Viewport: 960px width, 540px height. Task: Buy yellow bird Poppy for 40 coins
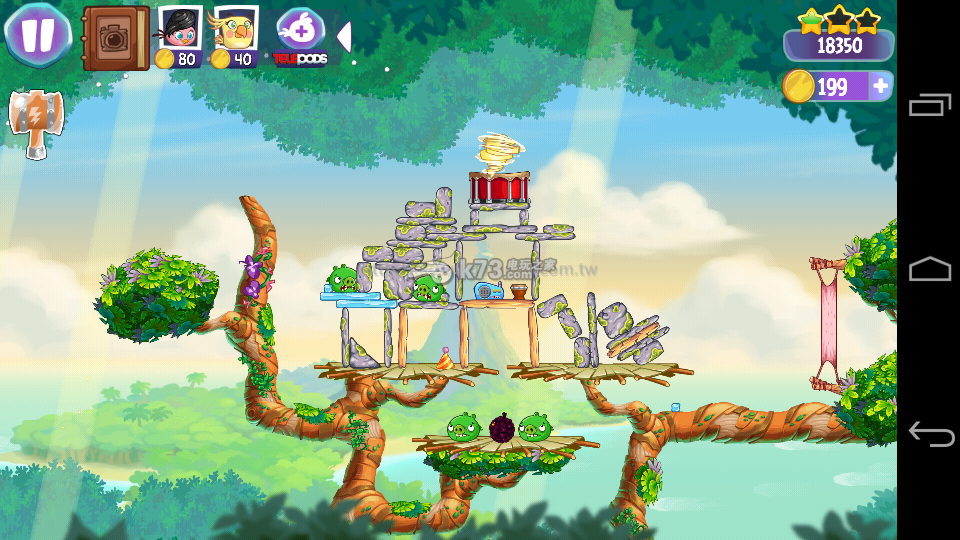(235, 38)
